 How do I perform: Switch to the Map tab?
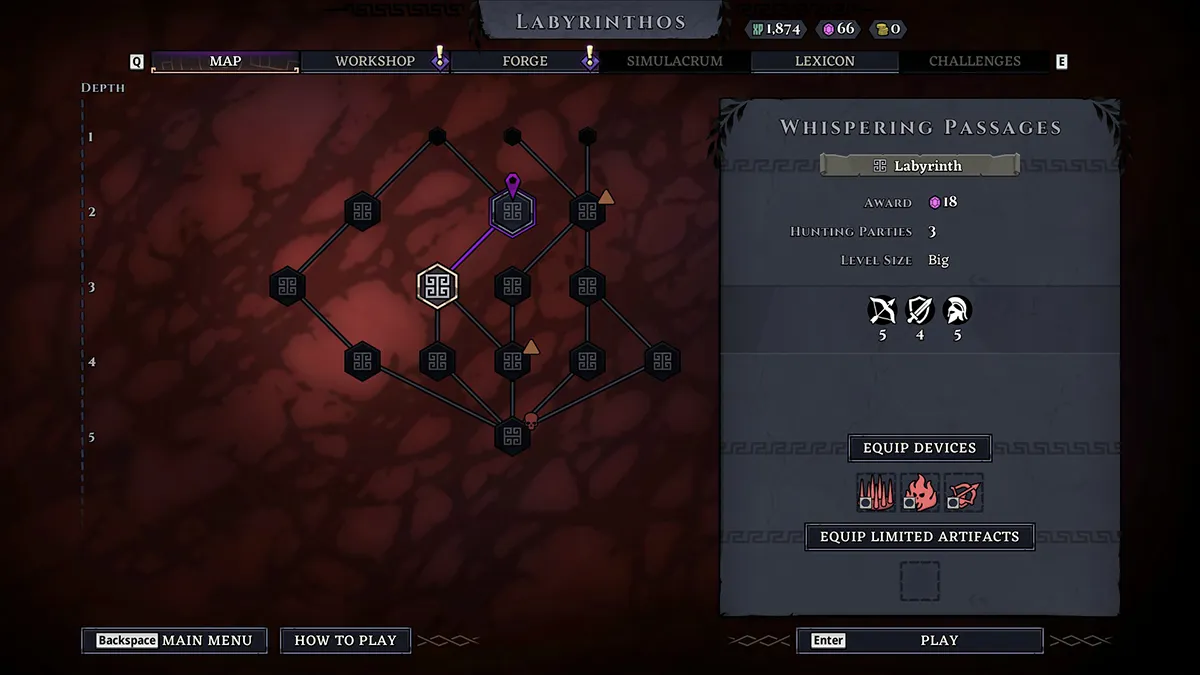[x=225, y=62]
